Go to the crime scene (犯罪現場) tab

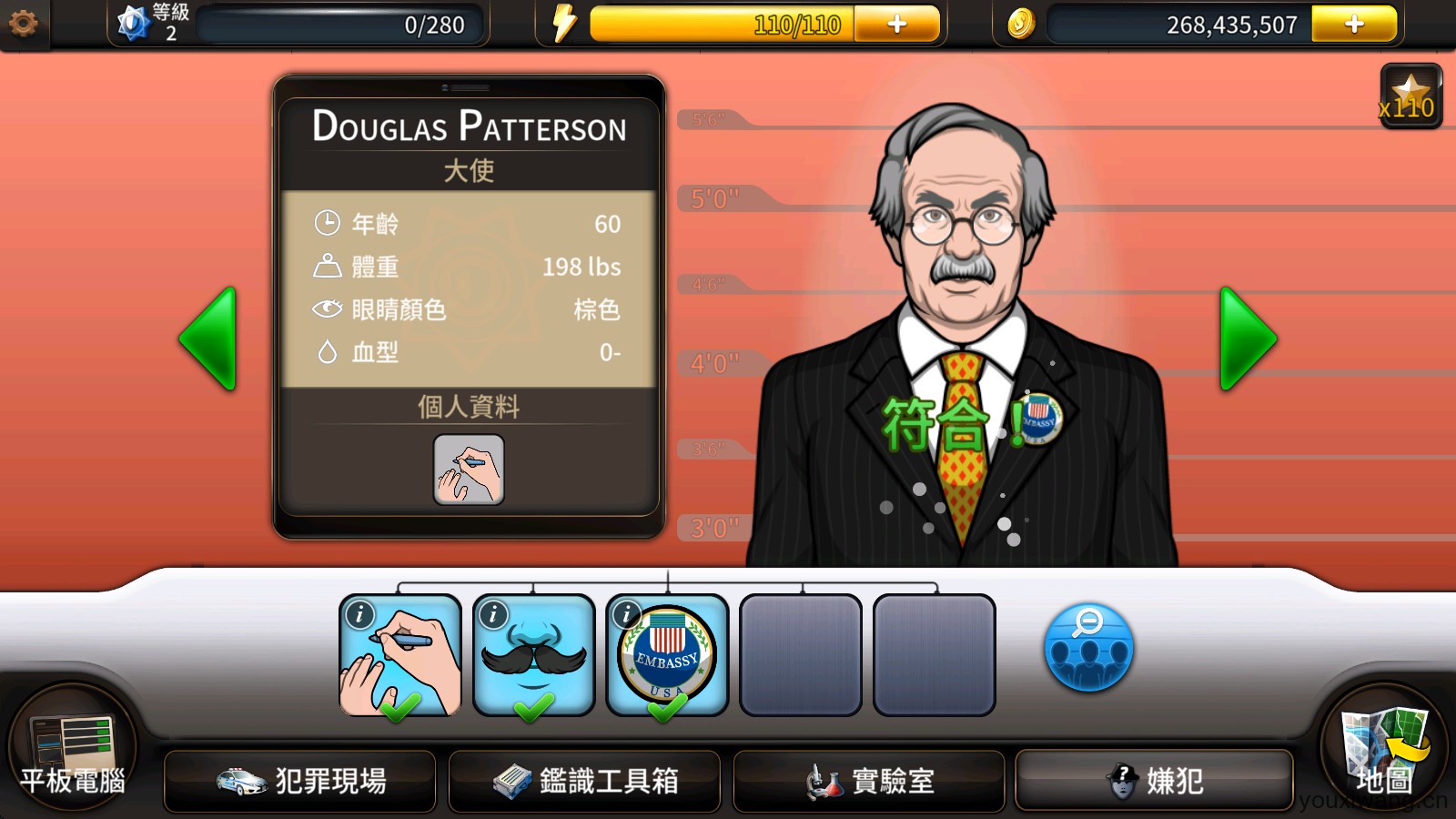300,781
